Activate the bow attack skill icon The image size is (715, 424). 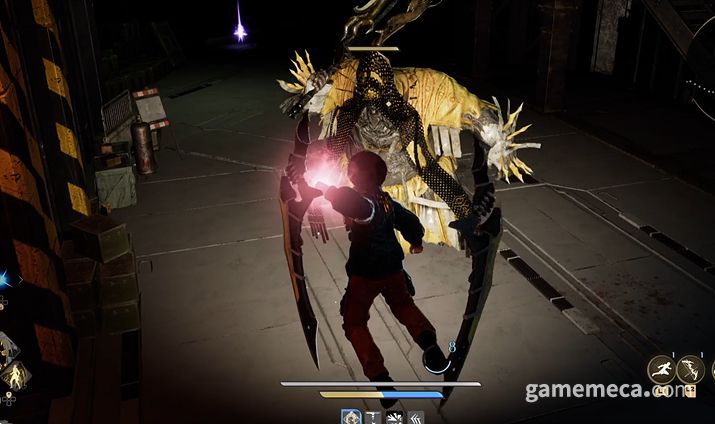click(x=691, y=371)
